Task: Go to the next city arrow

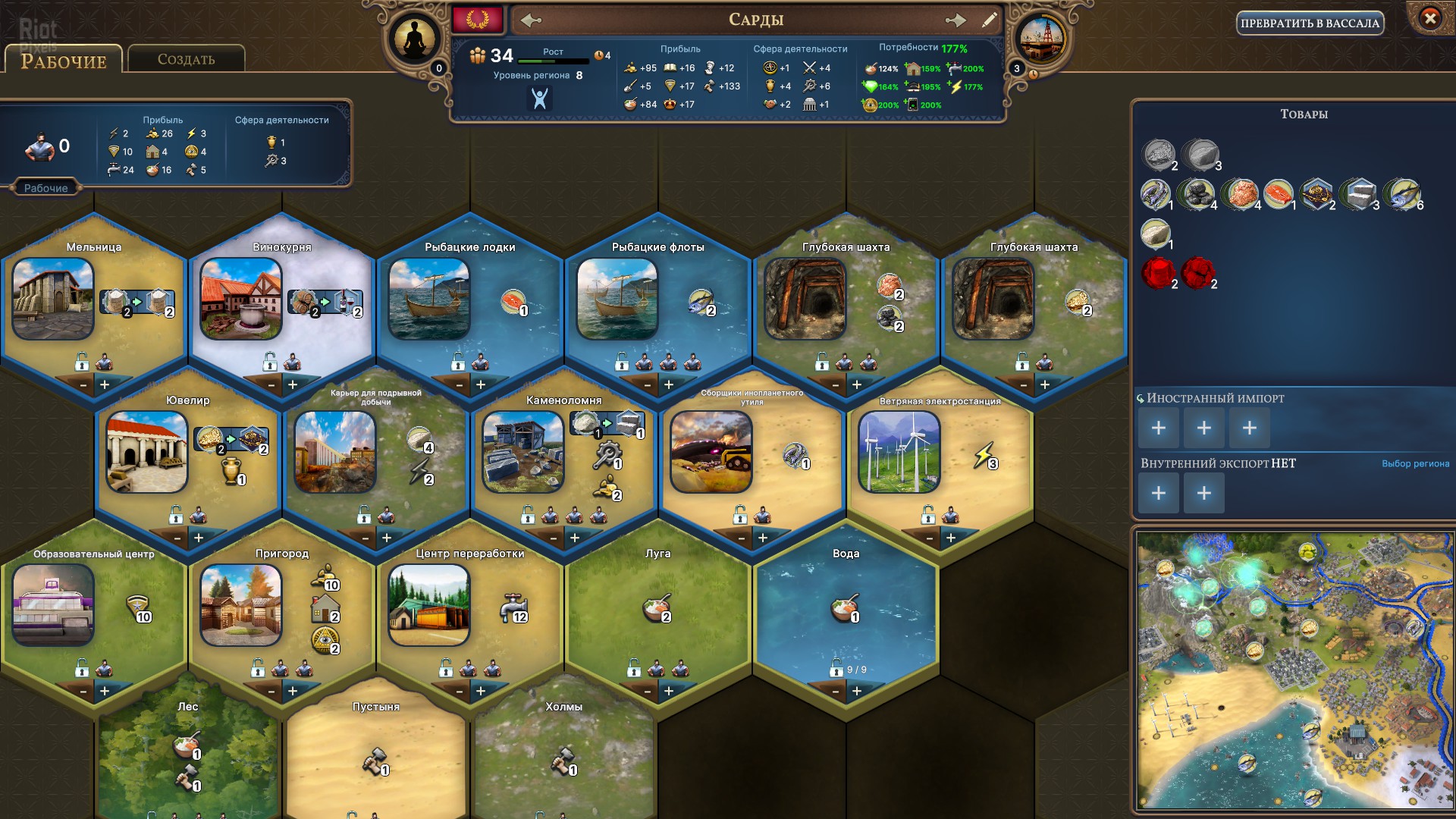Action: (x=955, y=20)
